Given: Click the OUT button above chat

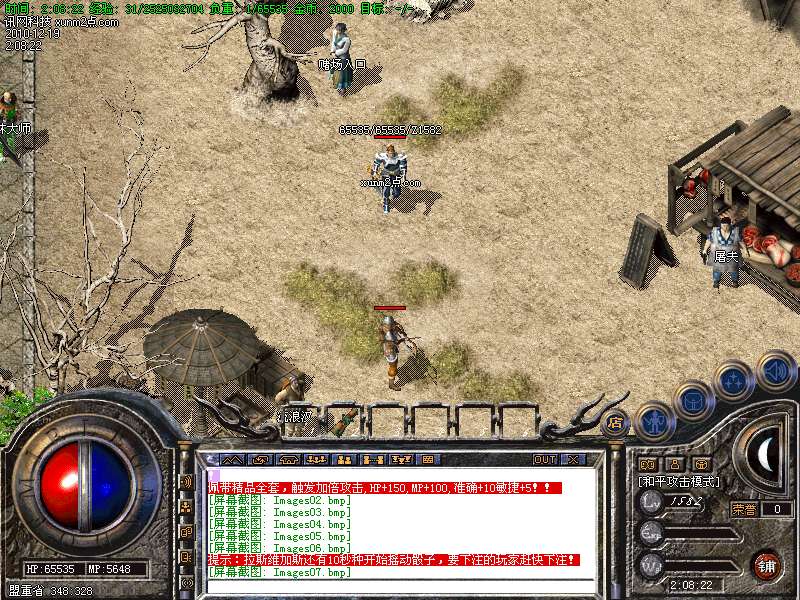Looking at the screenshot, I should (545, 459).
